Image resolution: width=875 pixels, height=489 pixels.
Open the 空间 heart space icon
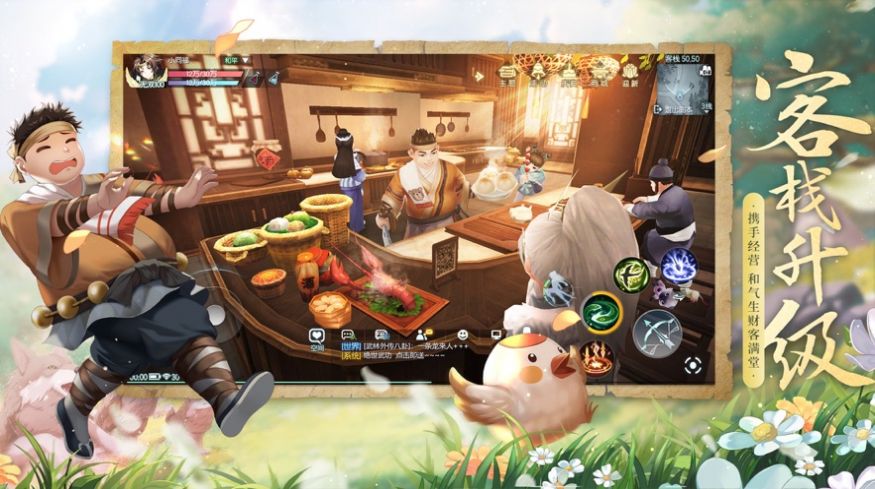316,338
